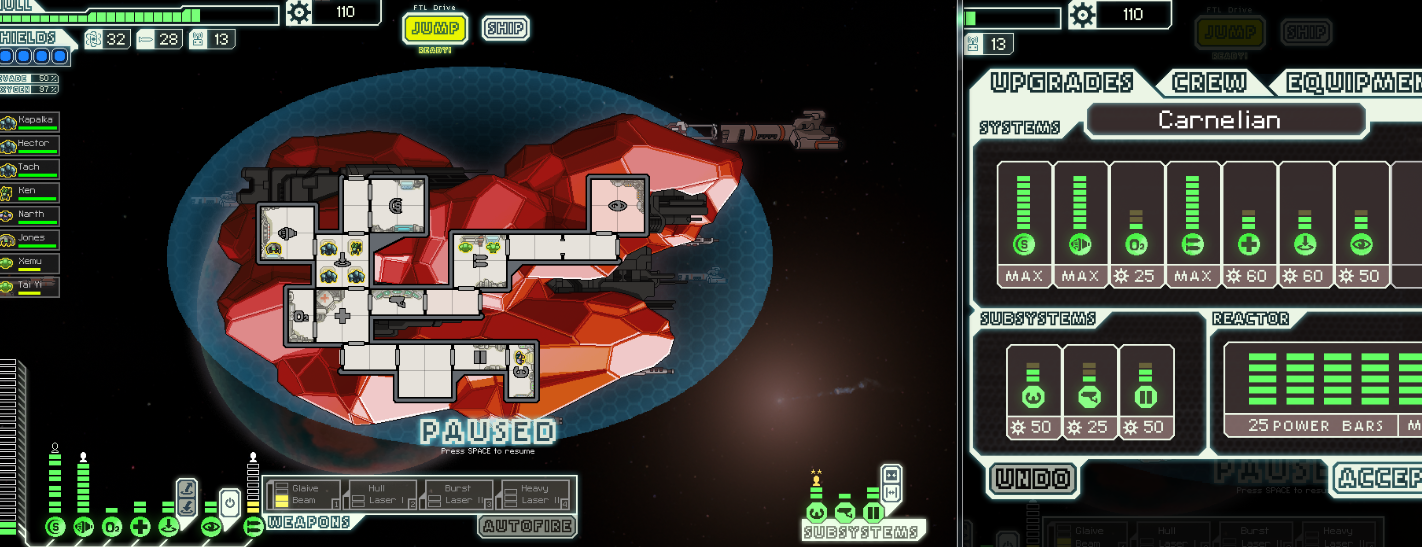This screenshot has height=547, width=1422.
Task: Select the Glaive Beam weapon slot
Action: pyautogui.click(x=303, y=494)
